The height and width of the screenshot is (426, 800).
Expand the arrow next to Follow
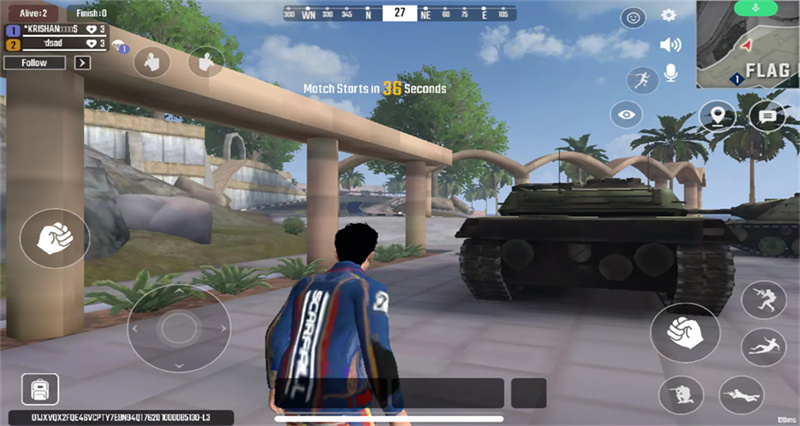pyautogui.click(x=83, y=62)
